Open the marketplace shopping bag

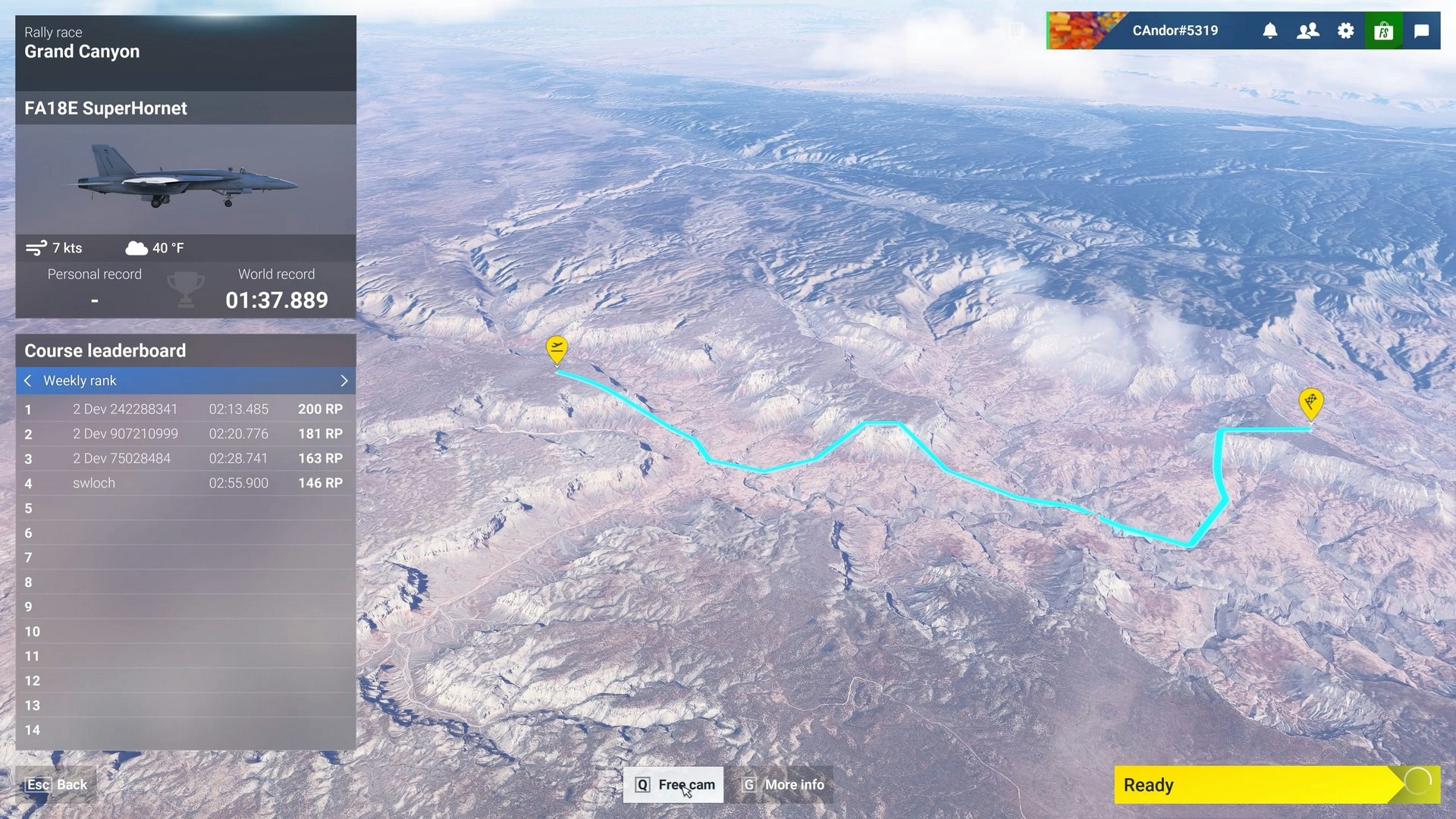[1384, 31]
